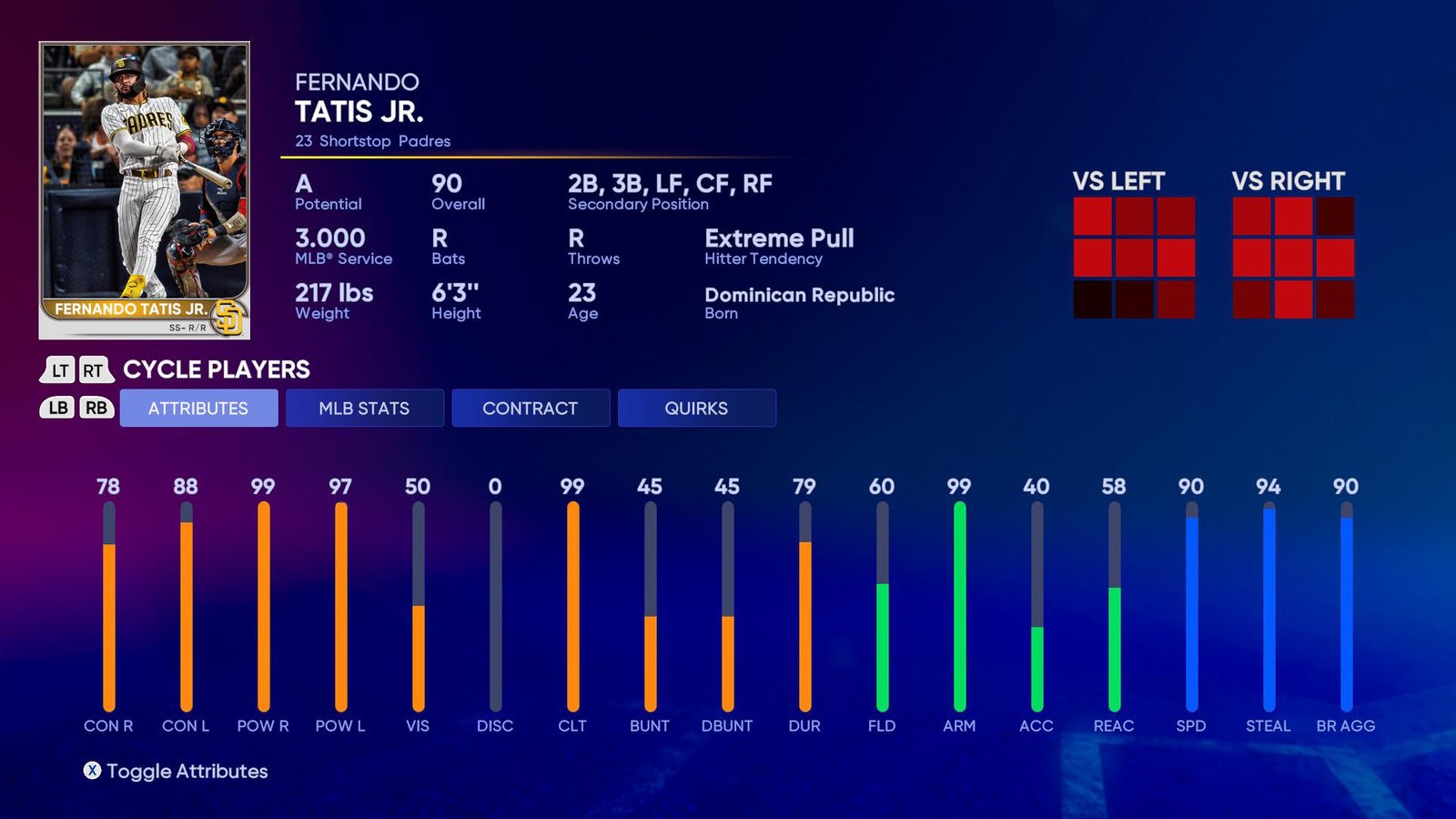Switch to the MLB STATS tab
1456x819 pixels.
pyautogui.click(x=364, y=408)
